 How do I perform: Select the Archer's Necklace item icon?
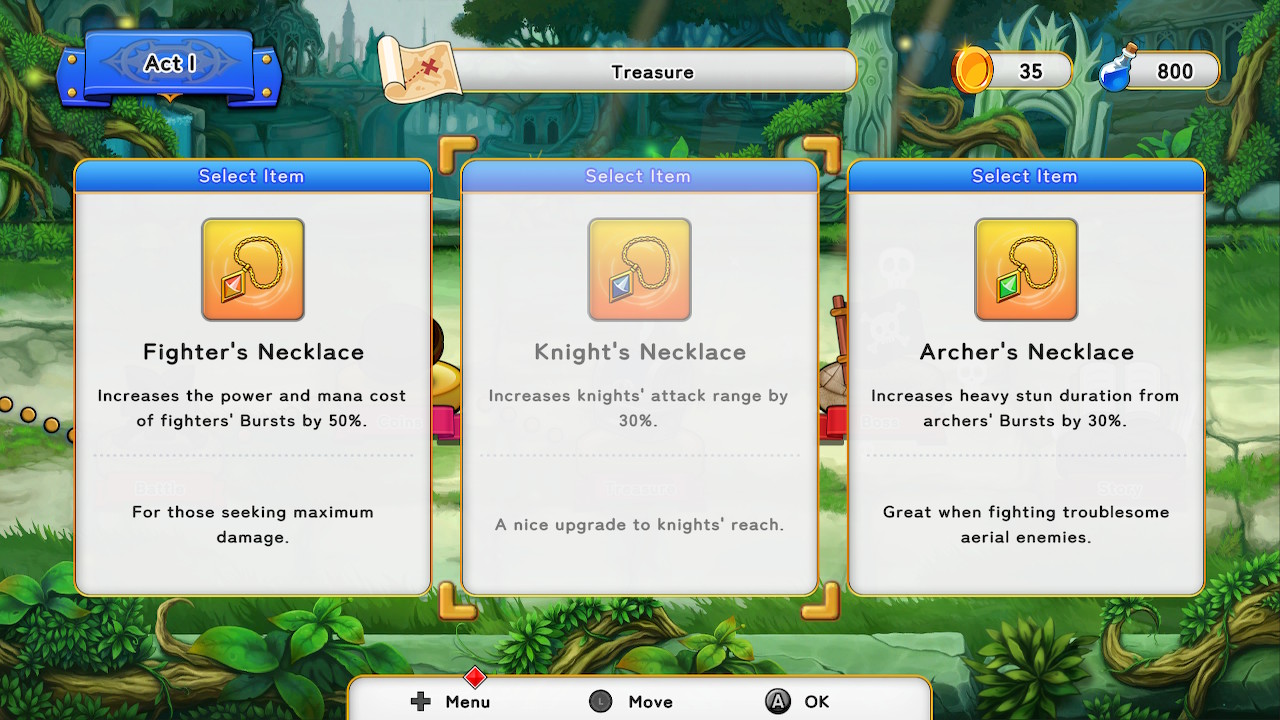click(x=1025, y=268)
